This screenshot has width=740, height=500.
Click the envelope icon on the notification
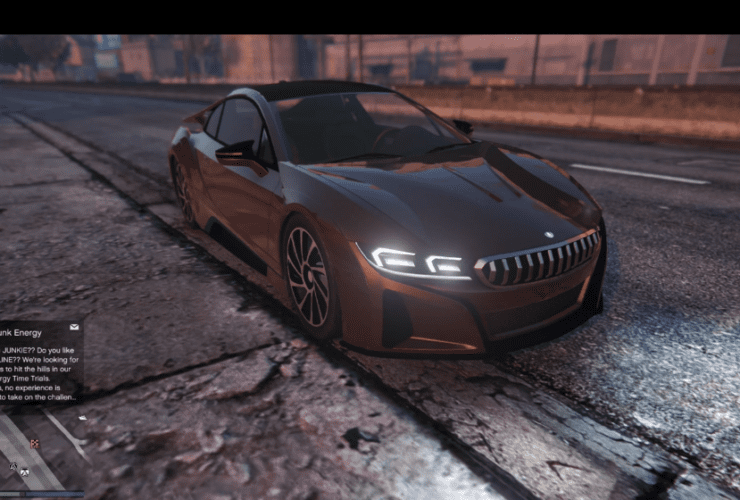click(73, 327)
